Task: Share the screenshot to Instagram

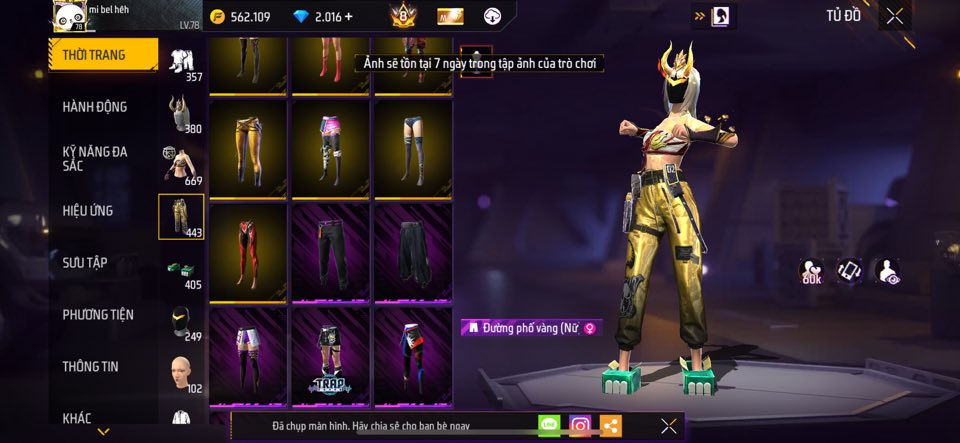Action: click(x=580, y=426)
